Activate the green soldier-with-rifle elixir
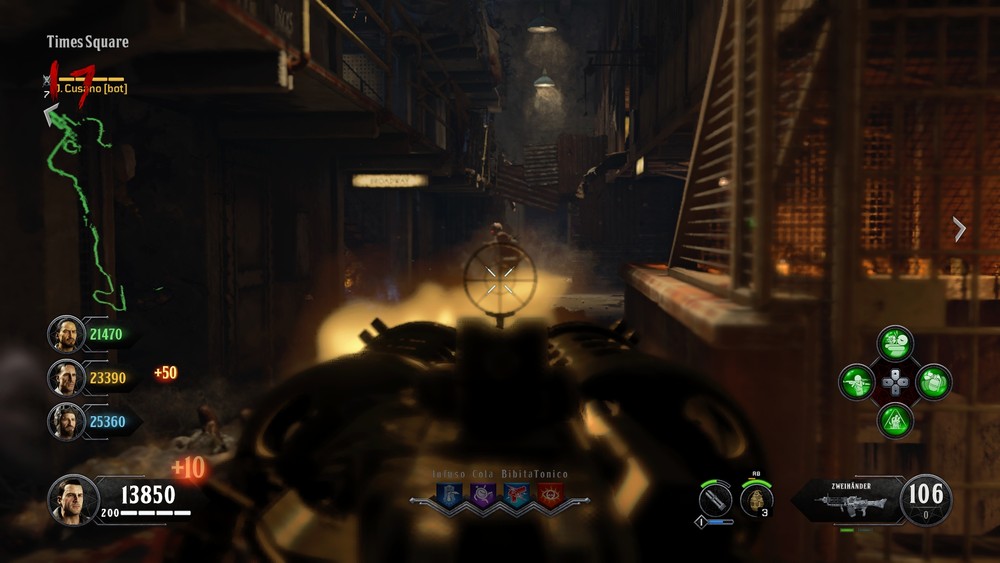Screen dimensions: 1000x563 tap(857, 382)
